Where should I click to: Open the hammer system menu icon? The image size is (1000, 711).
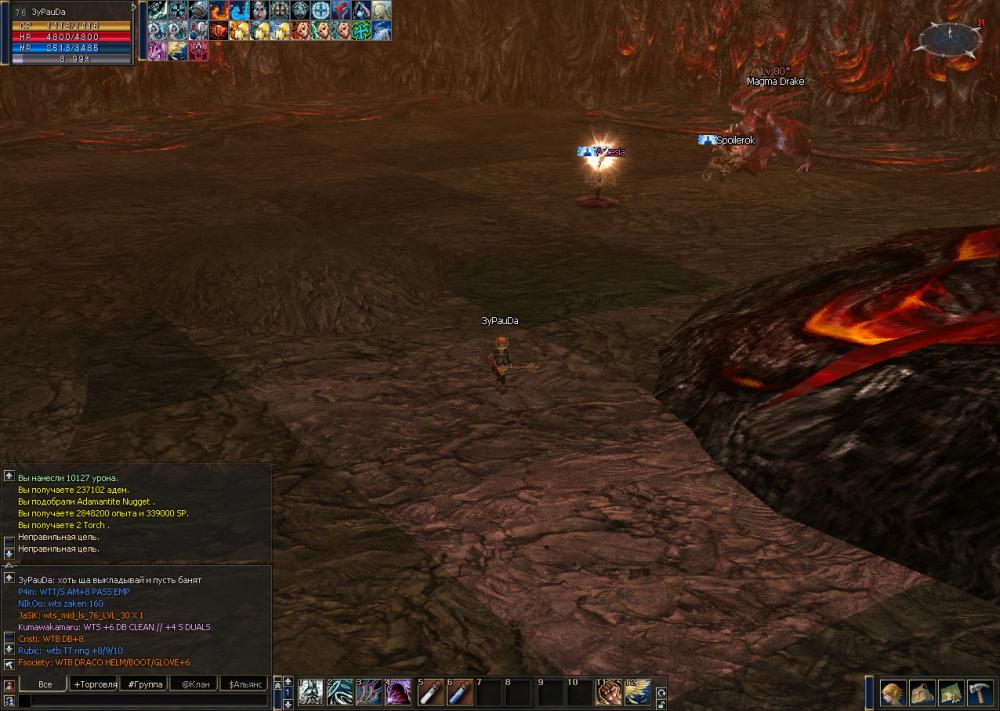(x=980, y=692)
